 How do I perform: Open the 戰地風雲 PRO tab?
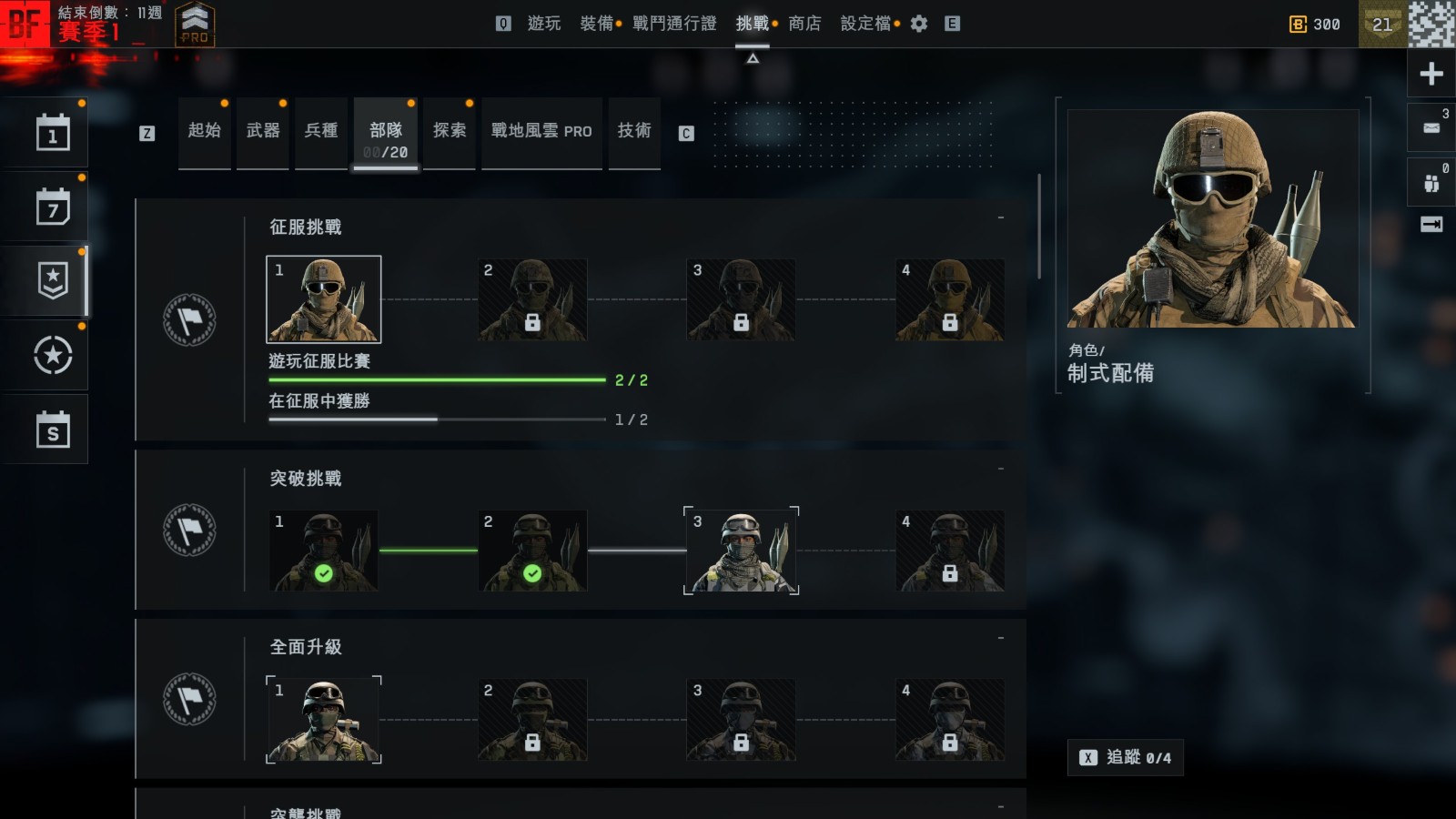click(541, 132)
